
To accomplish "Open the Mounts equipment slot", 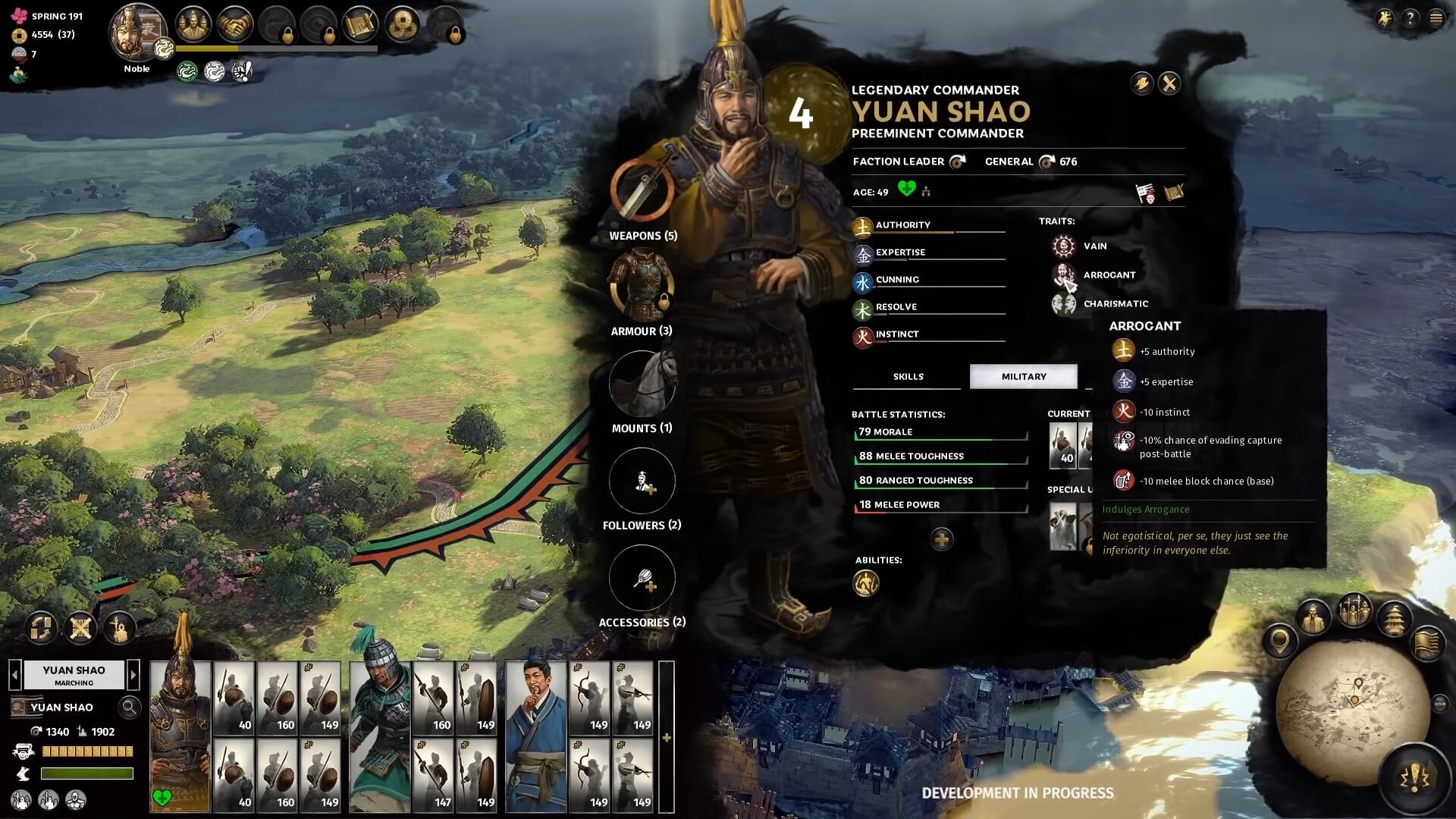I will (642, 384).
